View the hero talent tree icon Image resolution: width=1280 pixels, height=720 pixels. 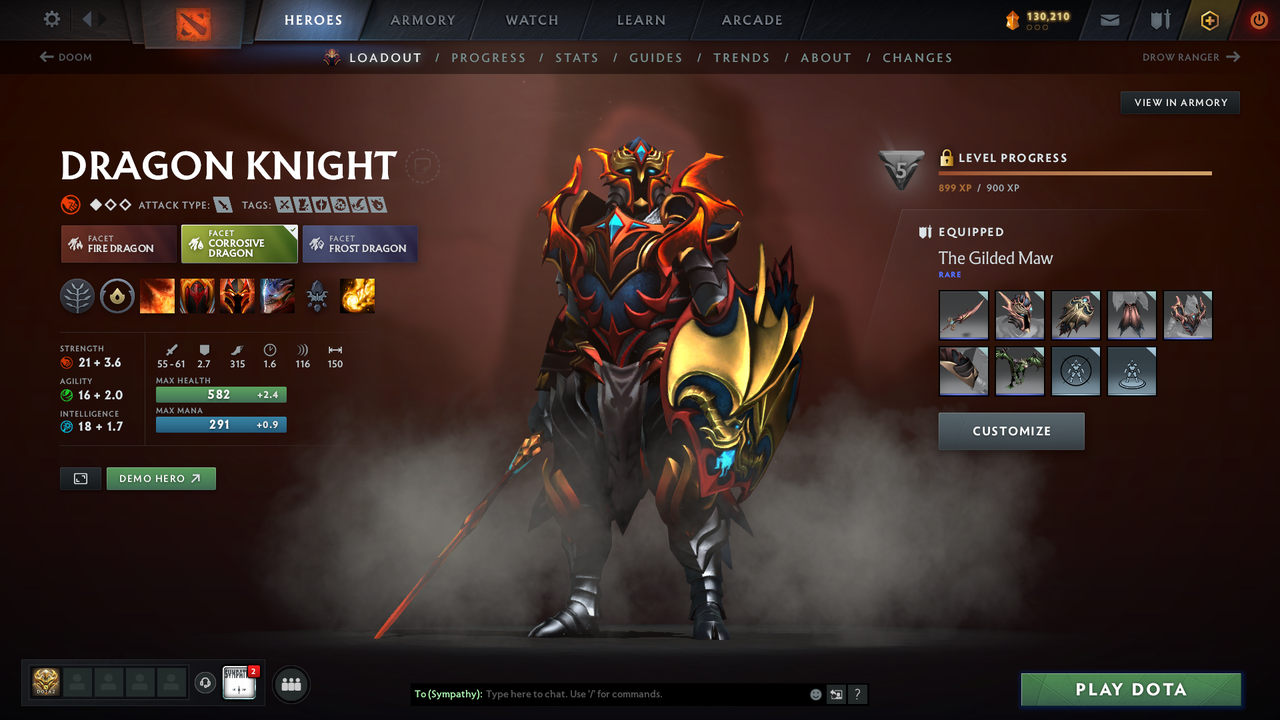click(x=77, y=295)
